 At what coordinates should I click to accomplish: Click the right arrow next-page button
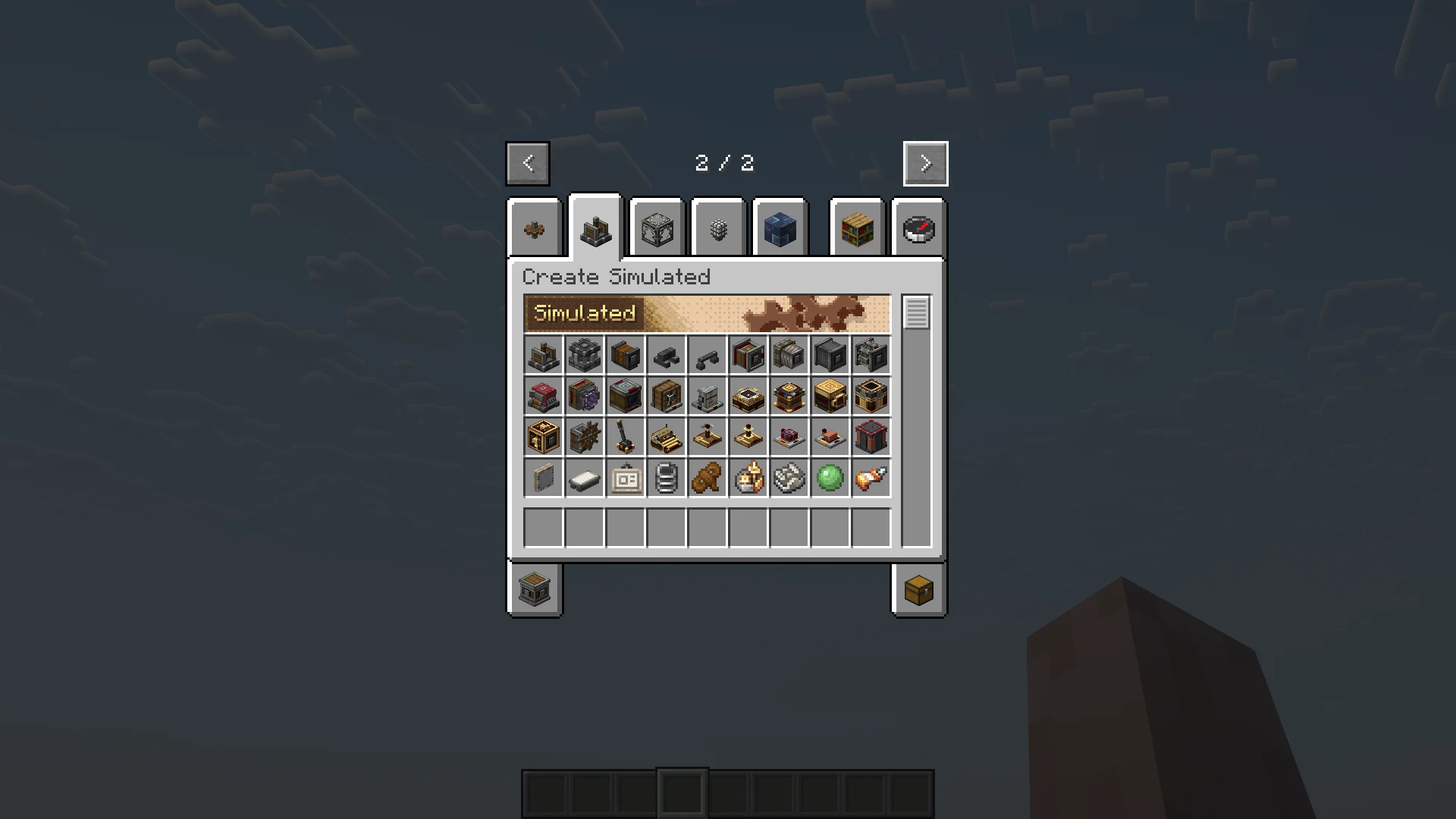[x=925, y=163]
